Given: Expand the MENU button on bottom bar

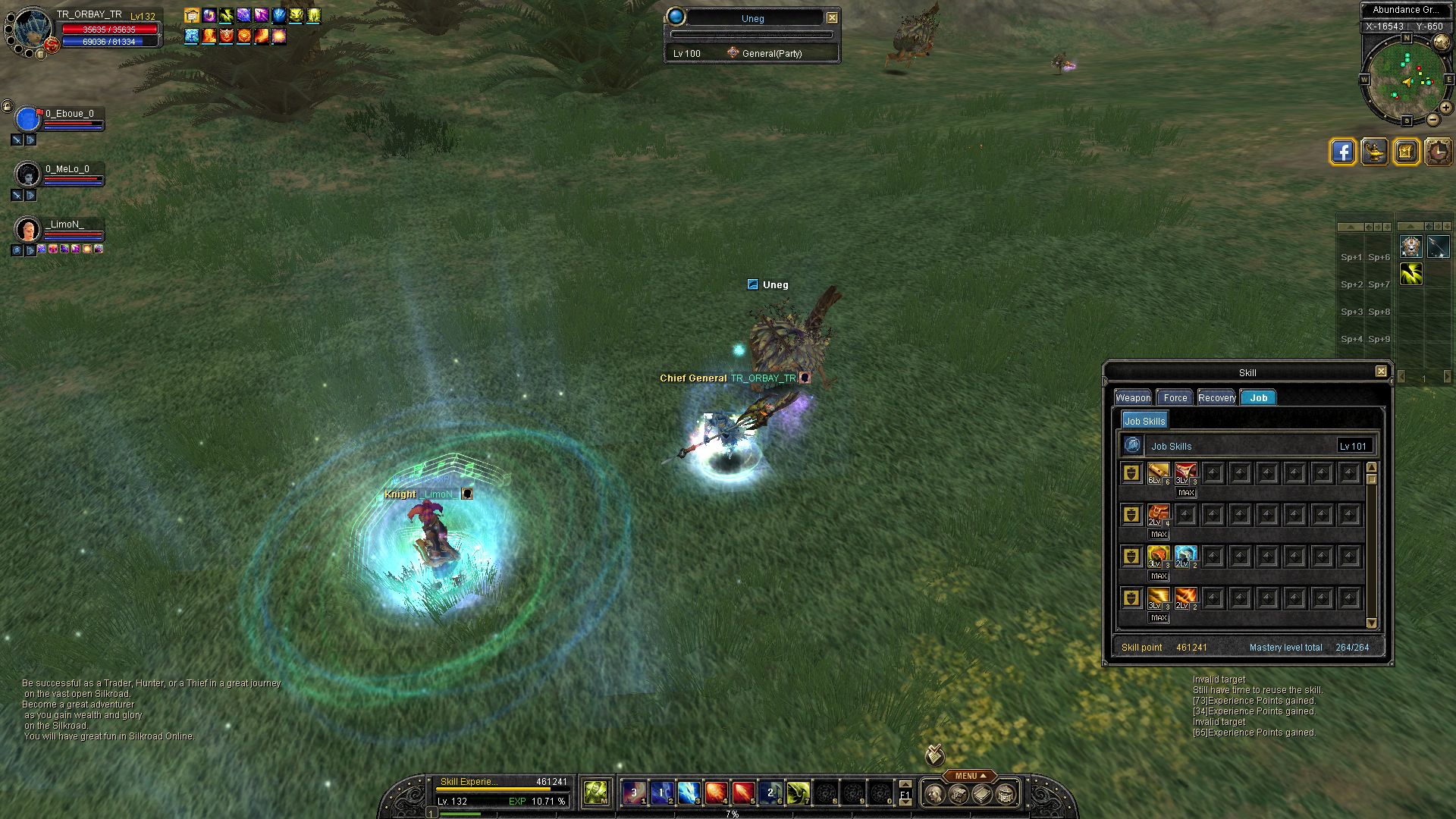Looking at the screenshot, I should 969,776.
